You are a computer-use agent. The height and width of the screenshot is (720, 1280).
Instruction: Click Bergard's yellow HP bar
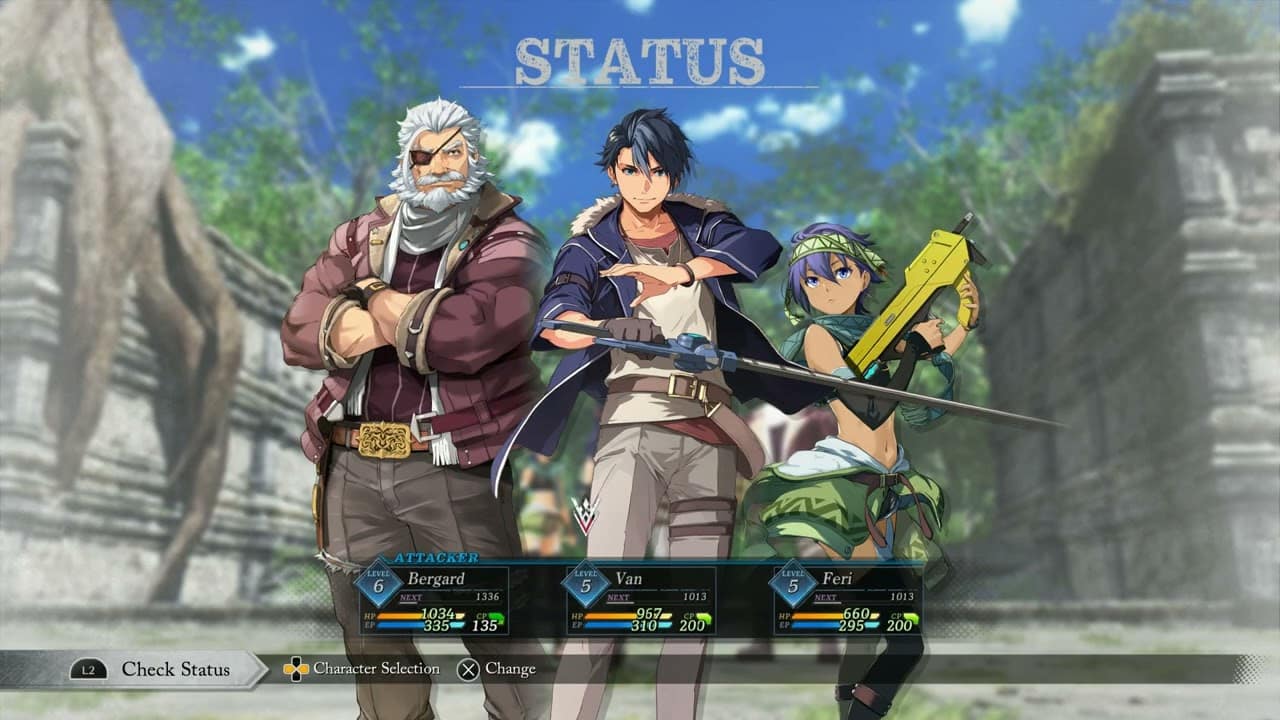coord(400,616)
